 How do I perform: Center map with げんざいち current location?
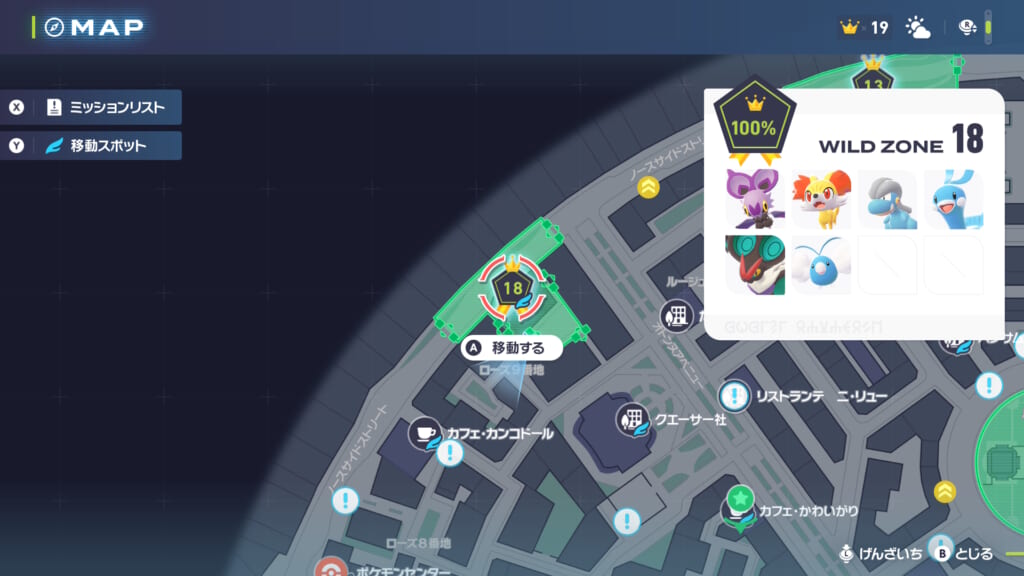point(880,553)
